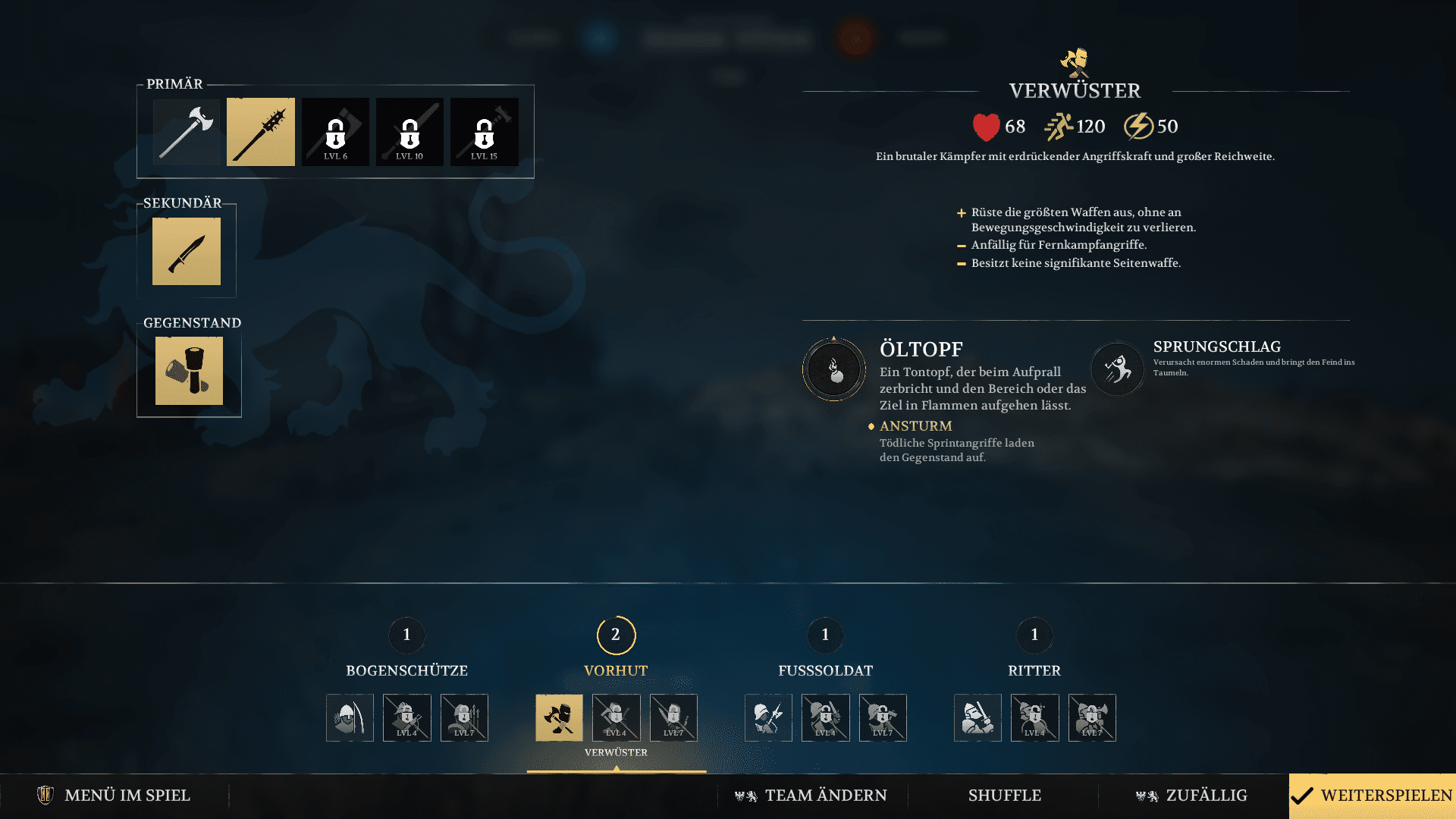
Task: Inspect the locked LVL 10 primary weapon
Action: (409, 131)
